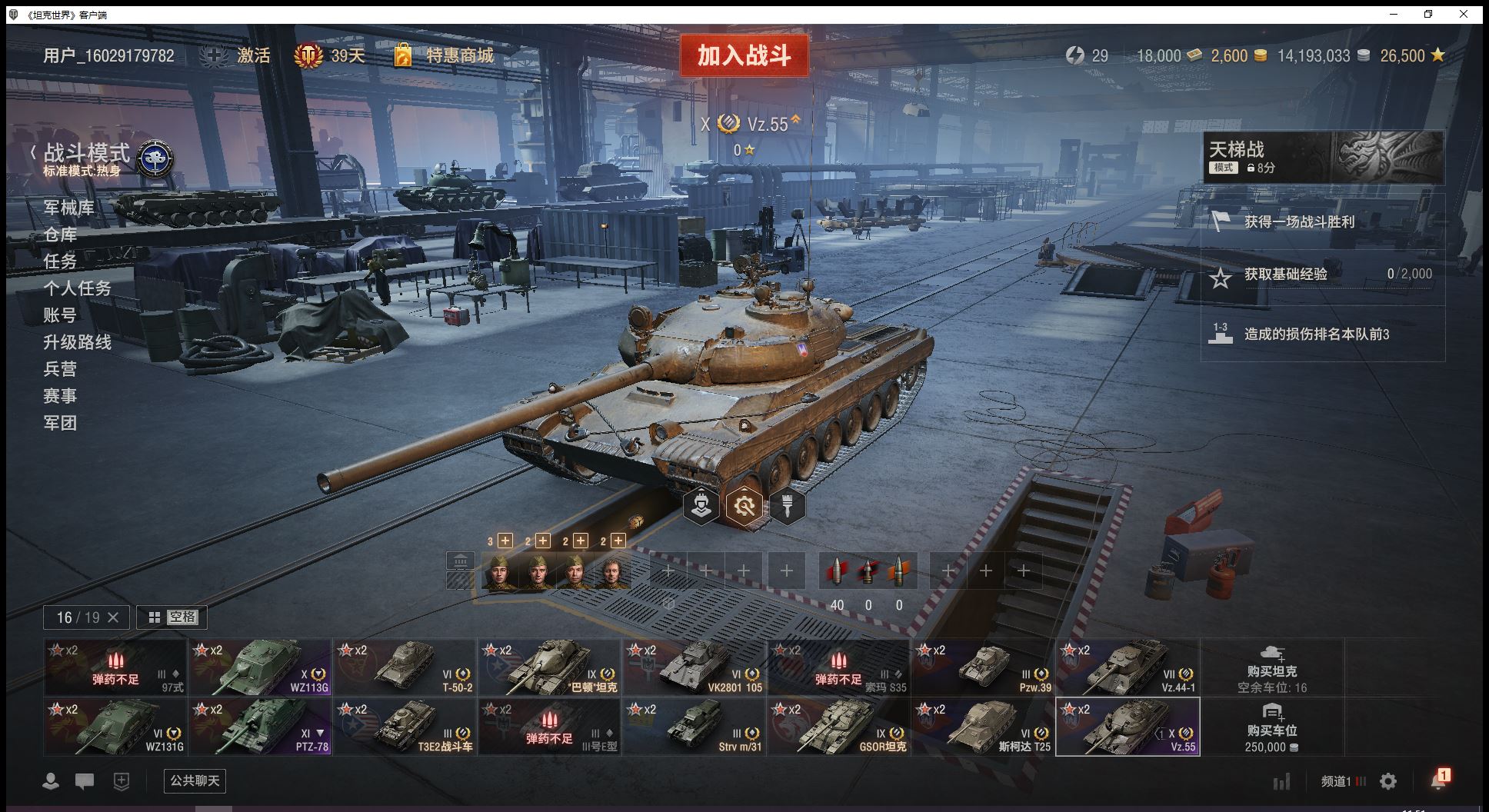This screenshot has width=1489, height=812.
Task: Open the 军械库 armory menu
Action: (x=69, y=208)
